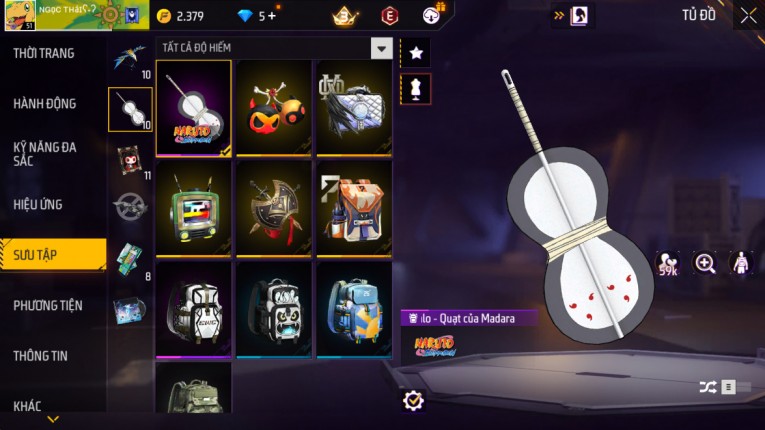
Task: Choose the retro TV backpack skin
Action: [x=194, y=208]
